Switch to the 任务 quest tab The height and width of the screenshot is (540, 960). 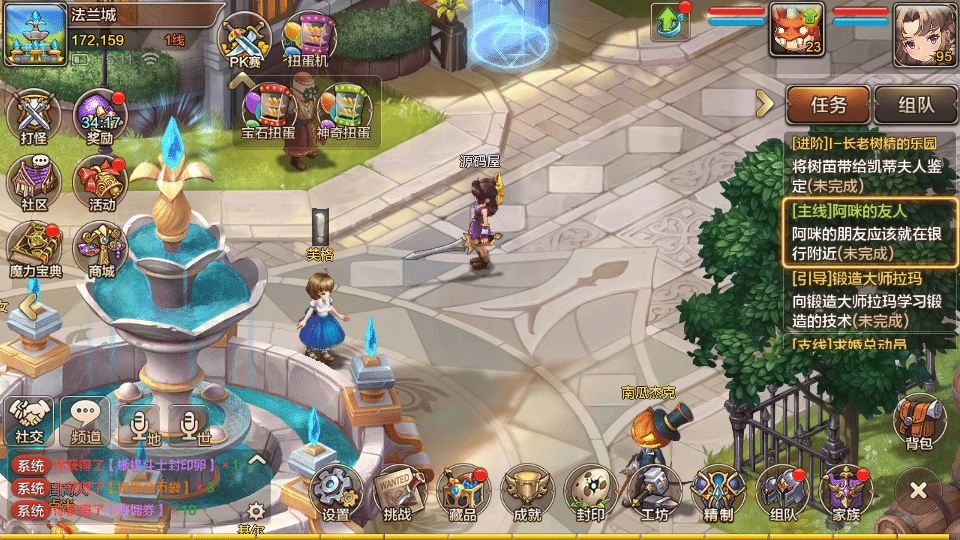pyautogui.click(x=828, y=104)
